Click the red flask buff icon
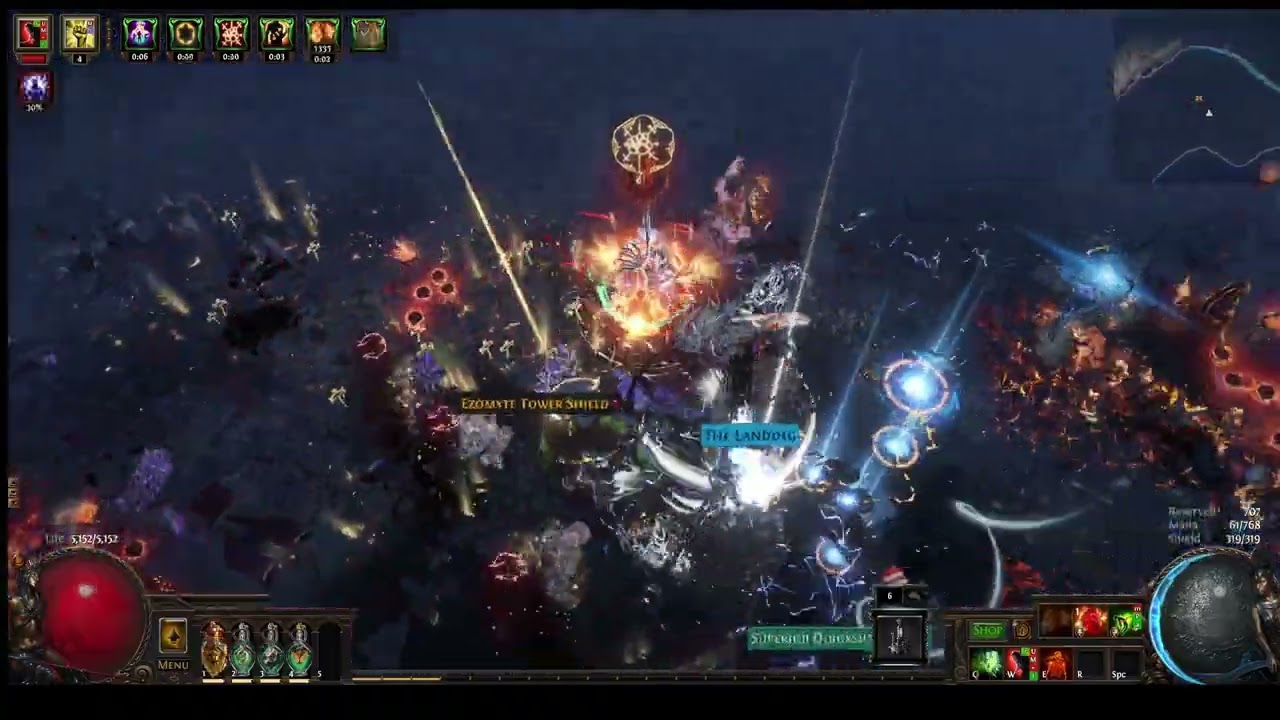 33,34
